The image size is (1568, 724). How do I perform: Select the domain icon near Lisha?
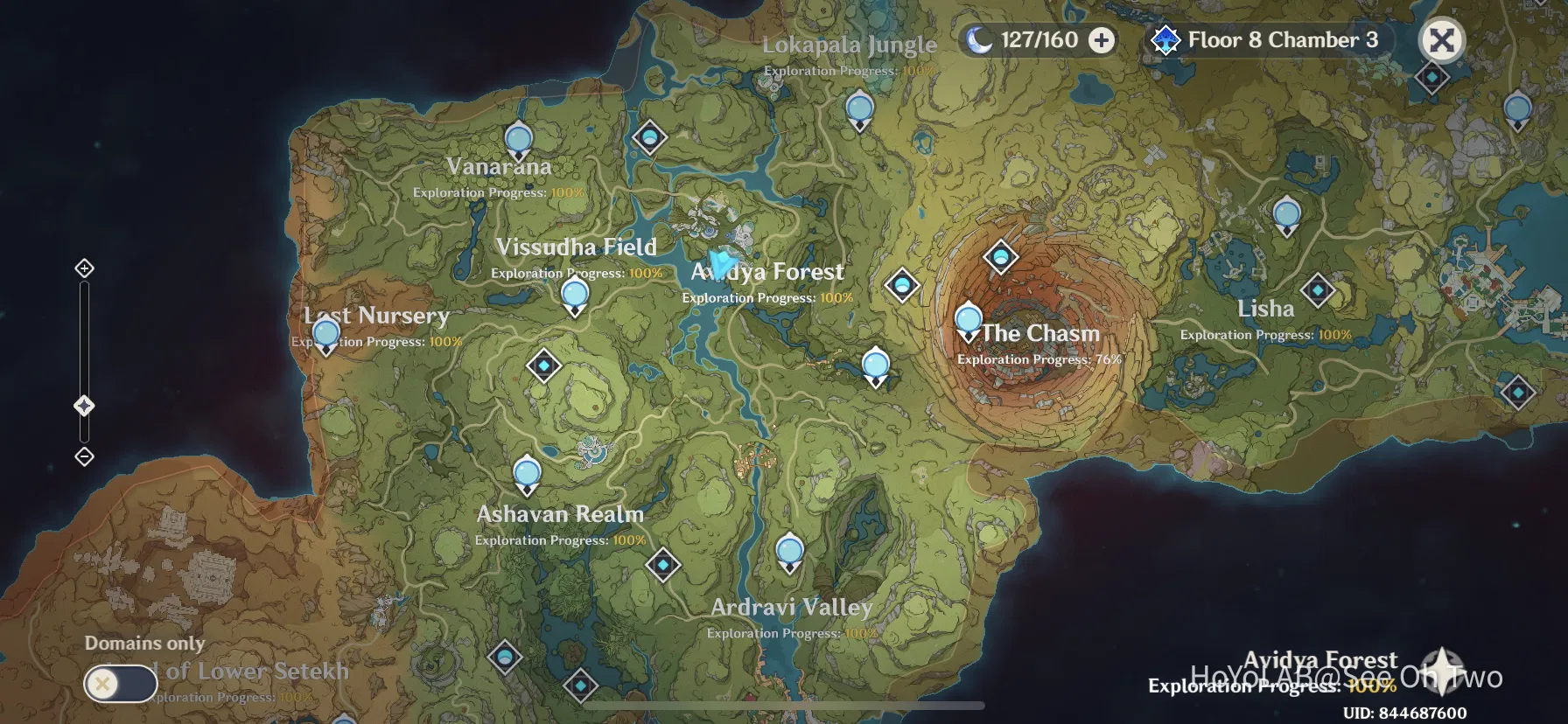coord(1318,289)
